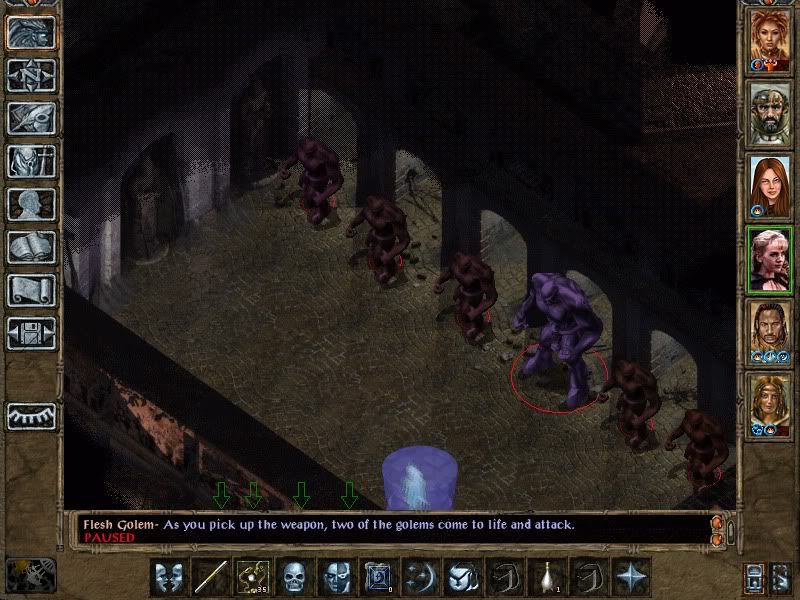The image size is (800, 600).
Task: Choose the staff weapon slot
Action: [x=210, y=577]
